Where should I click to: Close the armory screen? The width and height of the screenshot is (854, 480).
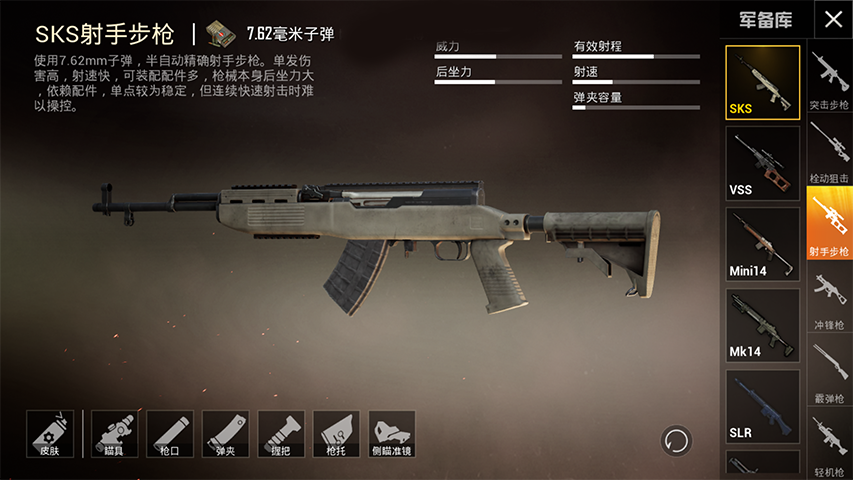click(x=832, y=19)
